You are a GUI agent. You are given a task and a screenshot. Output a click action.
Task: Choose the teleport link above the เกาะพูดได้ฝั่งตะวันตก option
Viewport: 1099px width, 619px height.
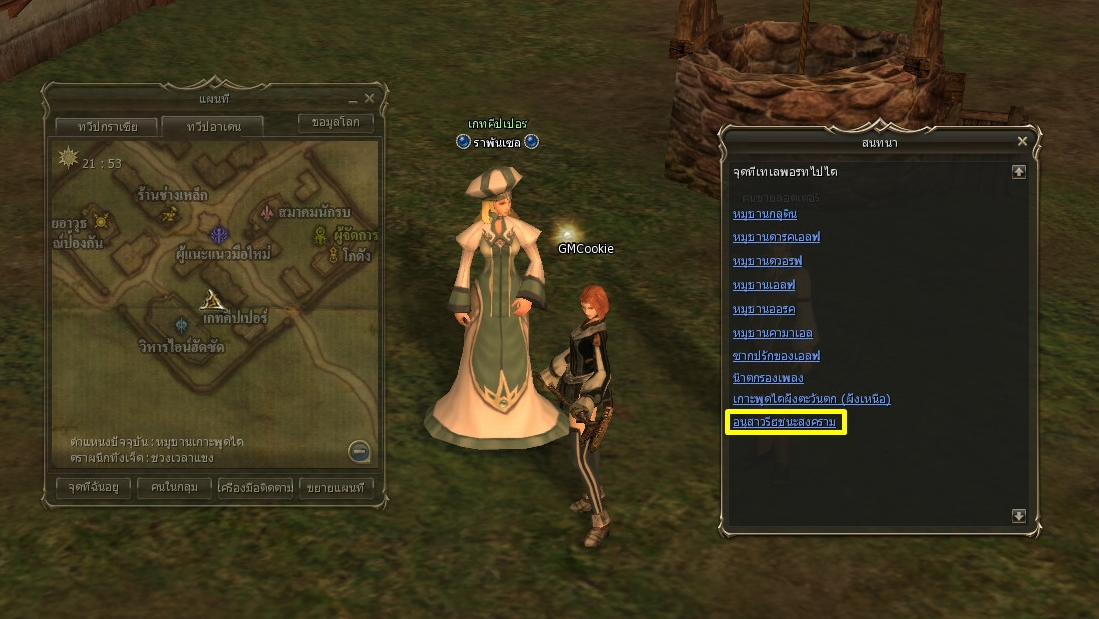click(x=767, y=379)
